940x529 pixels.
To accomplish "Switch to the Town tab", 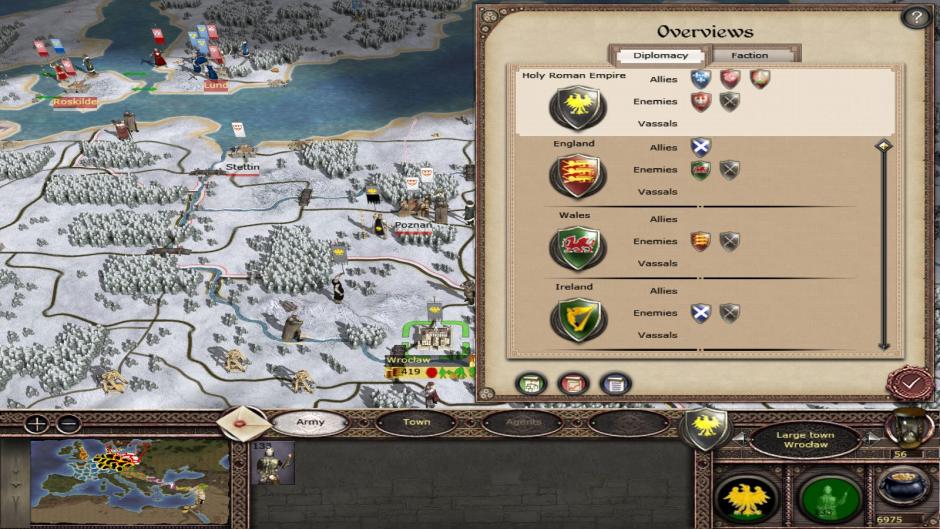I will coord(416,422).
